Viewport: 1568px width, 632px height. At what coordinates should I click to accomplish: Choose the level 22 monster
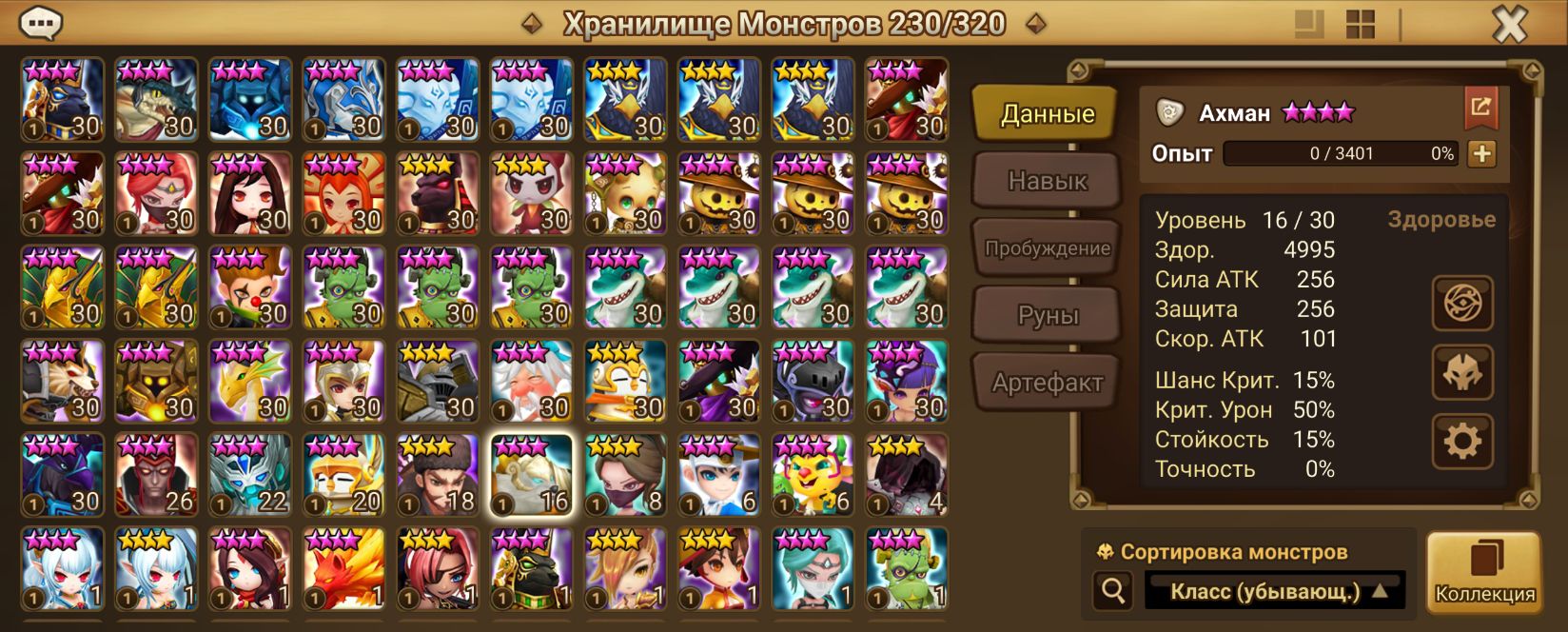(249, 474)
